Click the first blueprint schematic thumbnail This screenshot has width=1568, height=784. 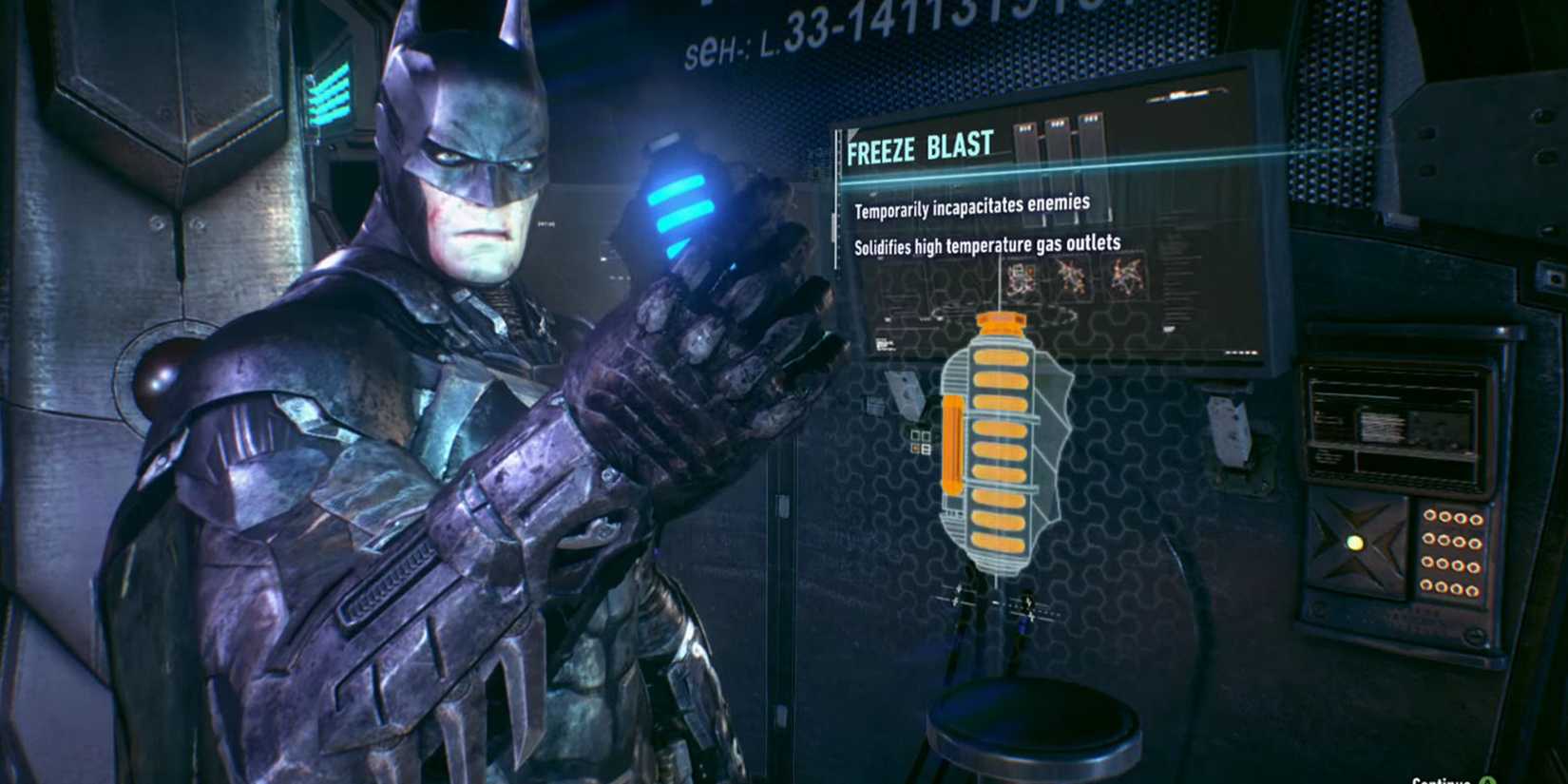[x=1017, y=278]
